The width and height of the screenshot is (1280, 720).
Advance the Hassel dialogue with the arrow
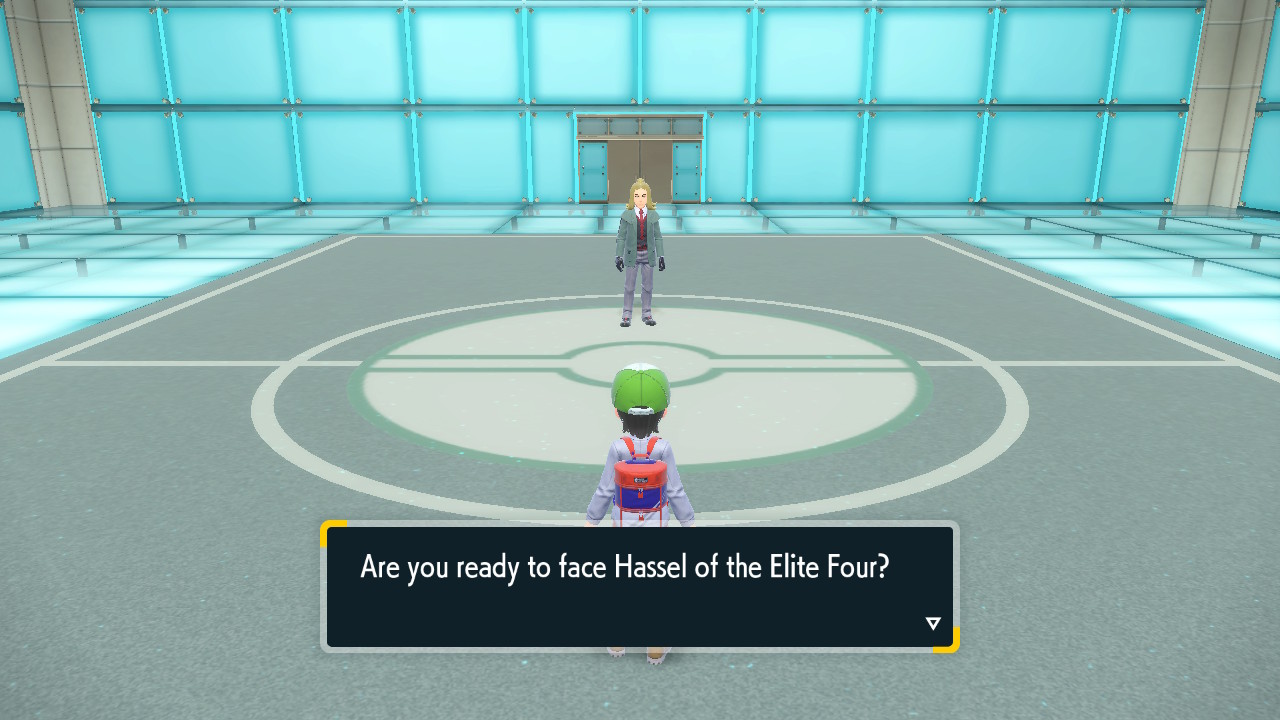[x=933, y=624]
